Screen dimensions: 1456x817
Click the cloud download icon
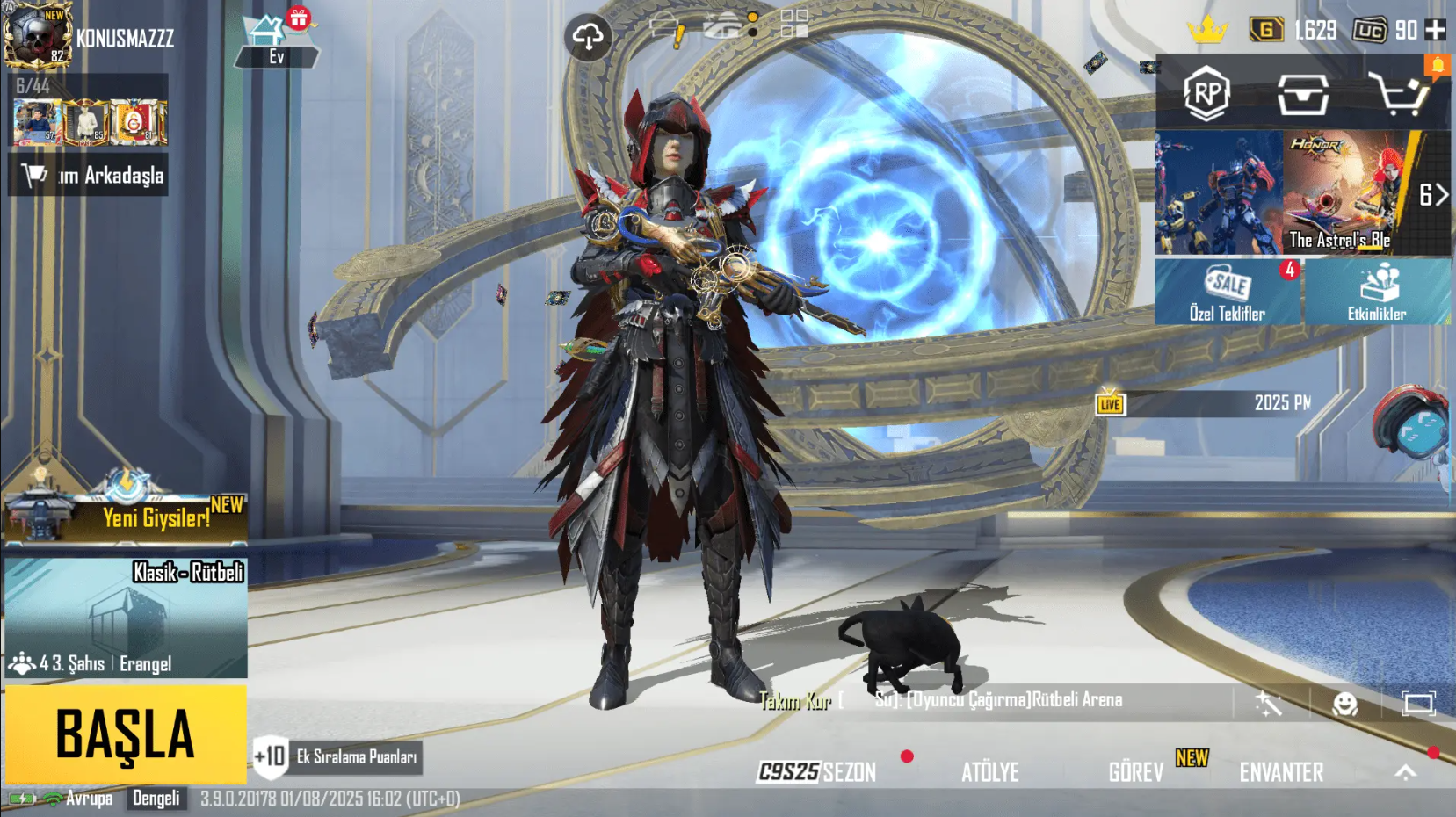click(x=588, y=37)
